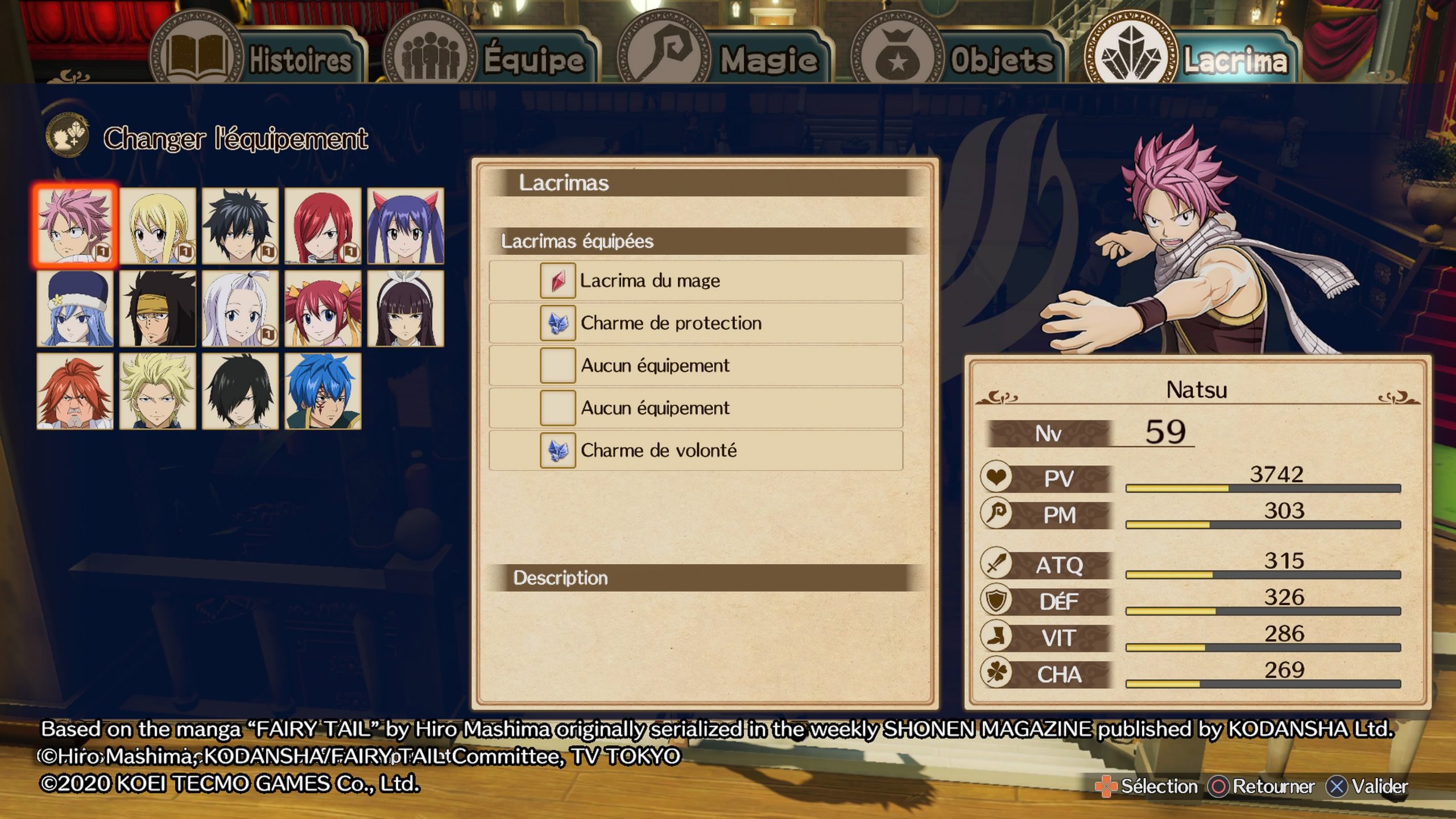
Task: Select Juvia's portrait with blue hat
Action: tap(75, 308)
